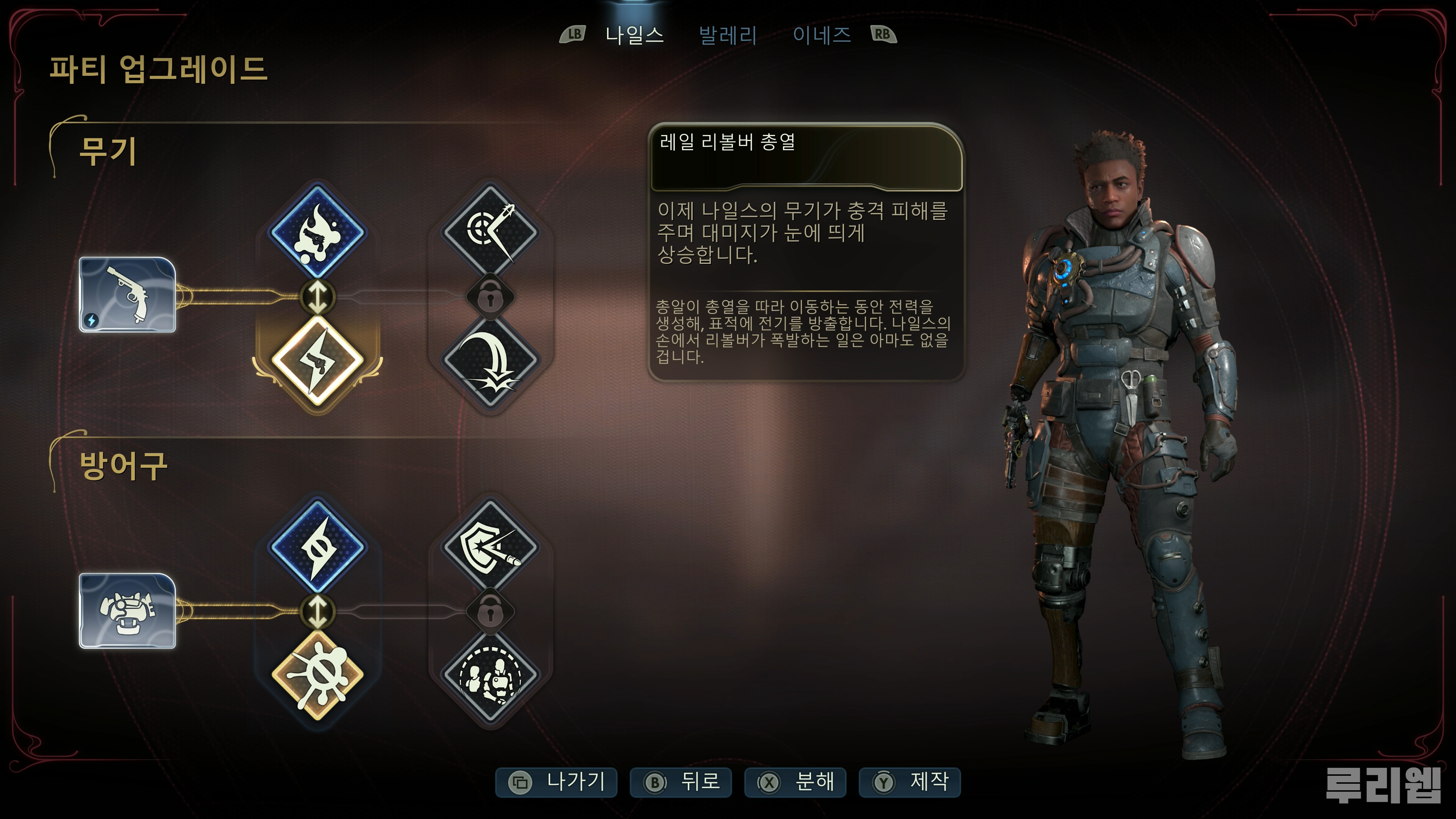Switch to the 발레리 character tab
The height and width of the screenshot is (819, 1456).
pyautogui.click(x=728, y=35)
